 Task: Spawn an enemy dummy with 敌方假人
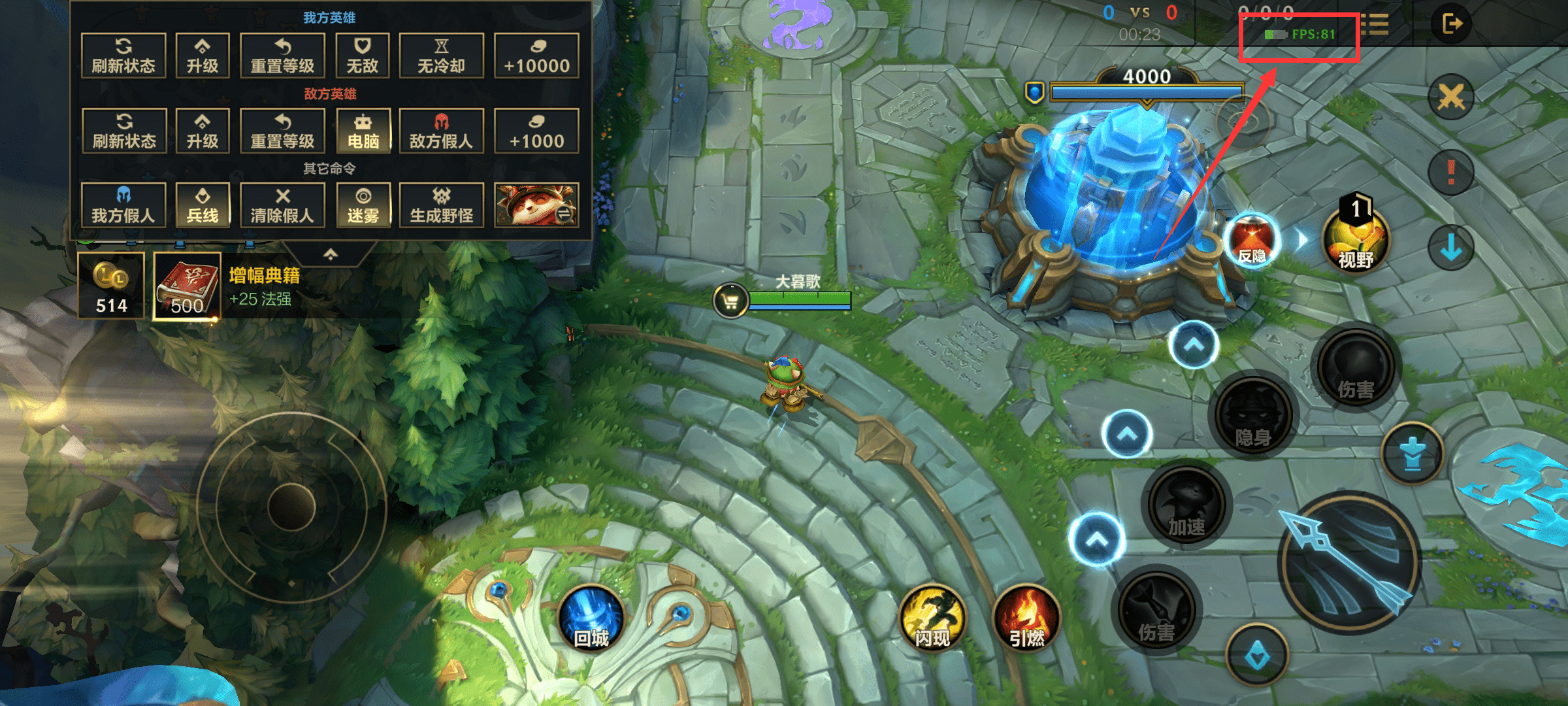(441, 131)
